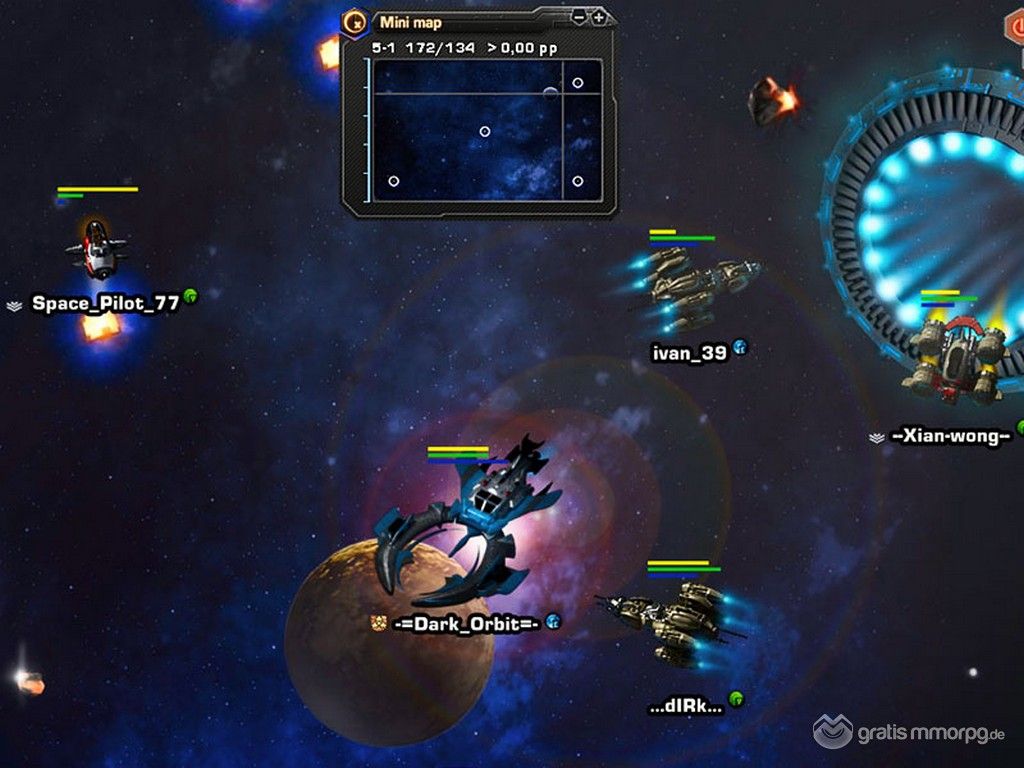
Task: Zoom in the mini map with plus
Action: point(598,18)
